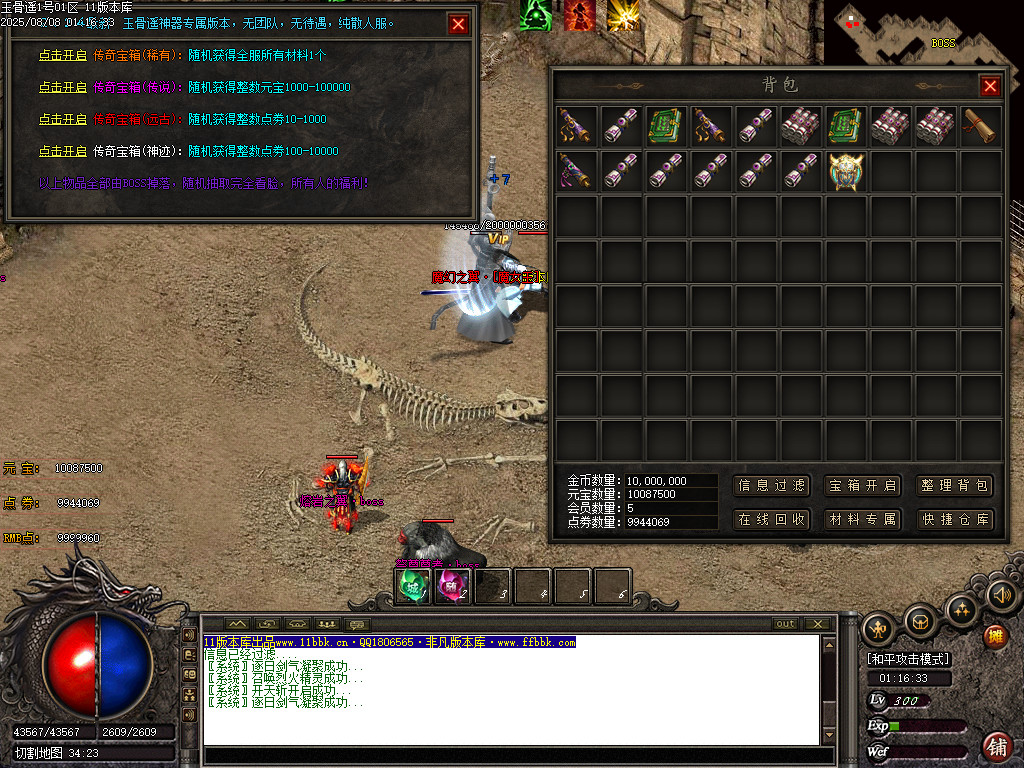The width and height of the screenshot is (1024, 768).
Task: Choose the 在线回收 online recycle button
Action: pyautogui.click(x=772, y=520)
